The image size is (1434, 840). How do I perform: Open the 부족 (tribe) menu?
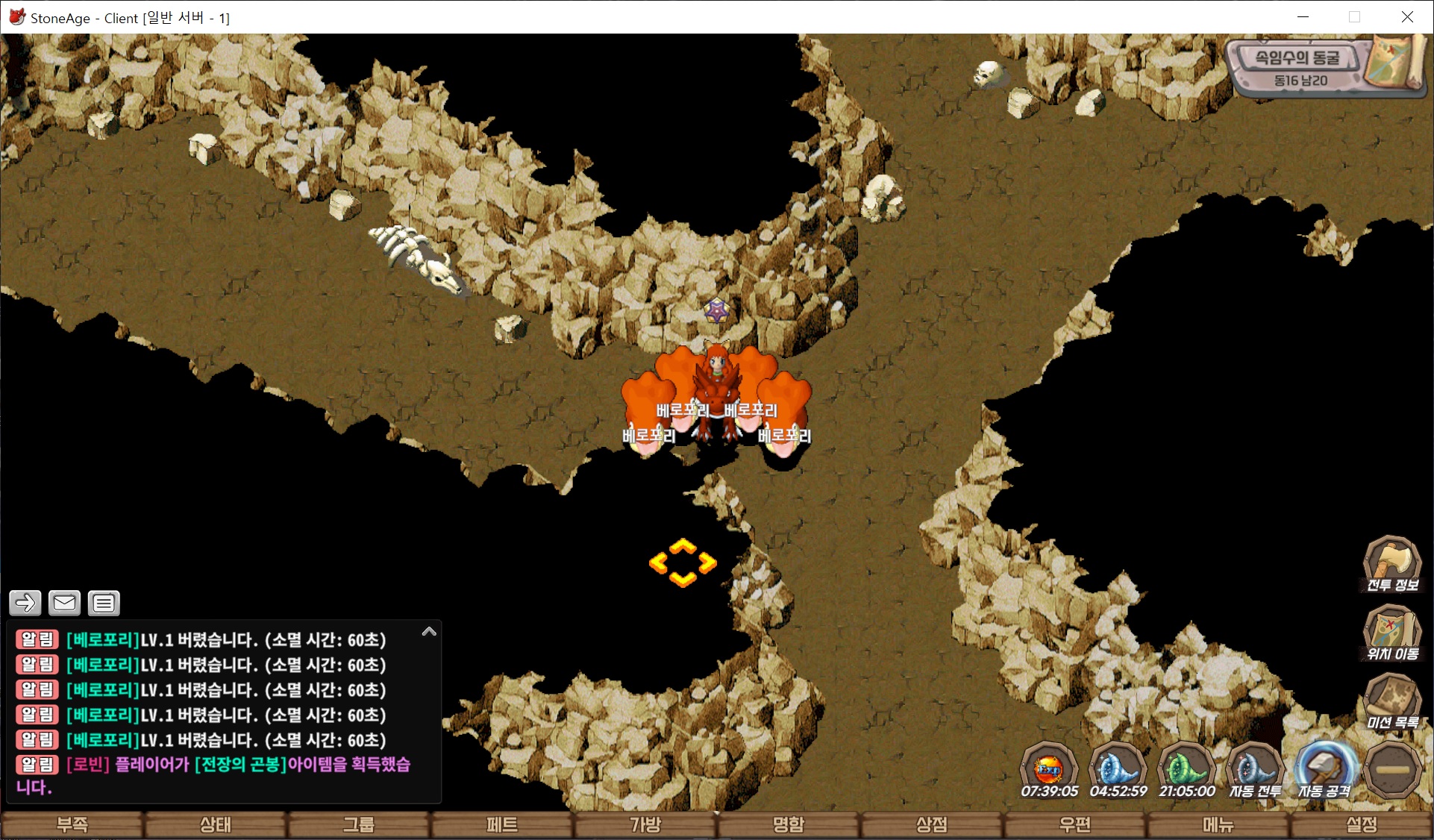(72, 824)
